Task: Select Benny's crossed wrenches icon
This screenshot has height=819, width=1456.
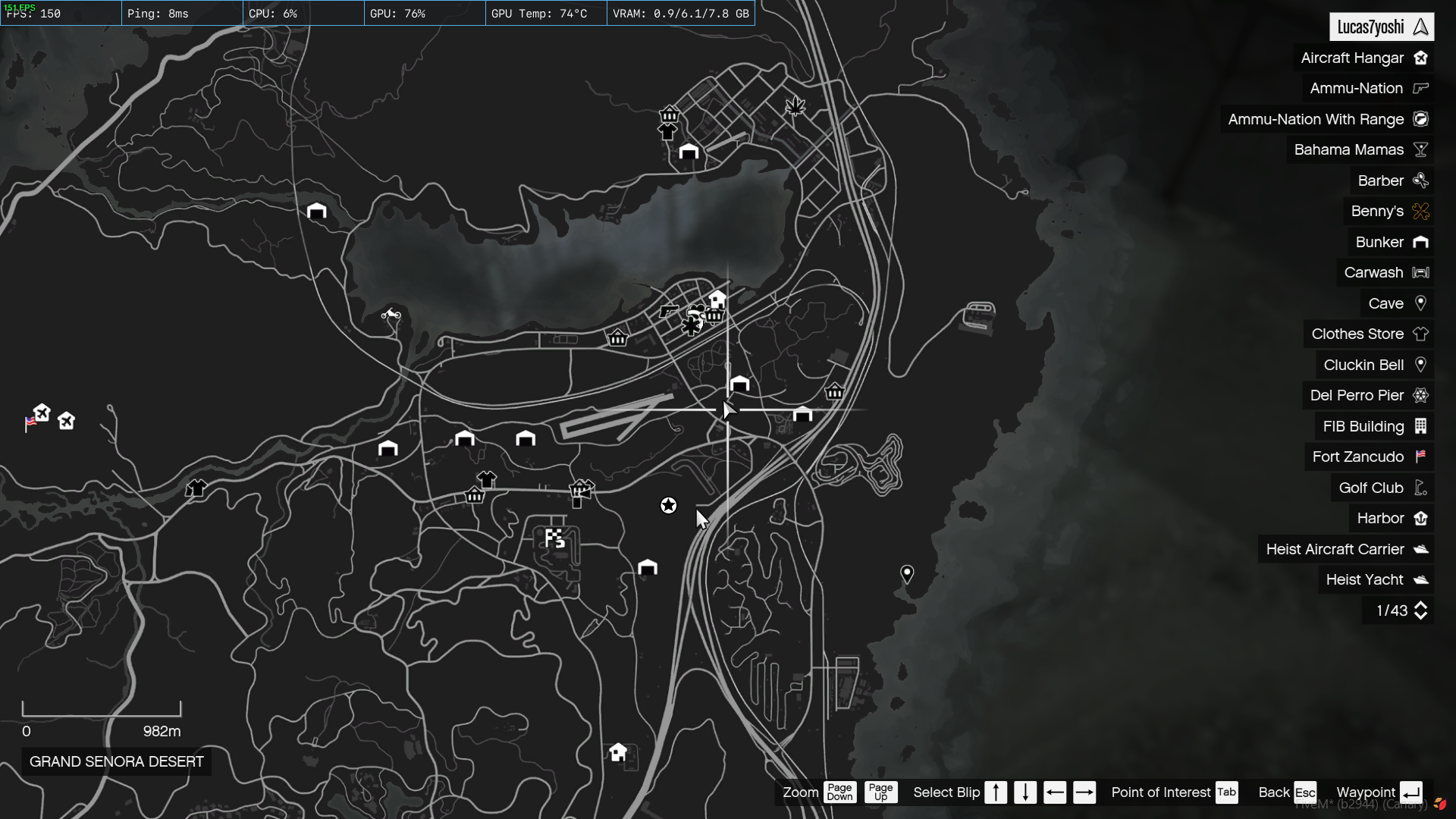Action: (1420, 212)
